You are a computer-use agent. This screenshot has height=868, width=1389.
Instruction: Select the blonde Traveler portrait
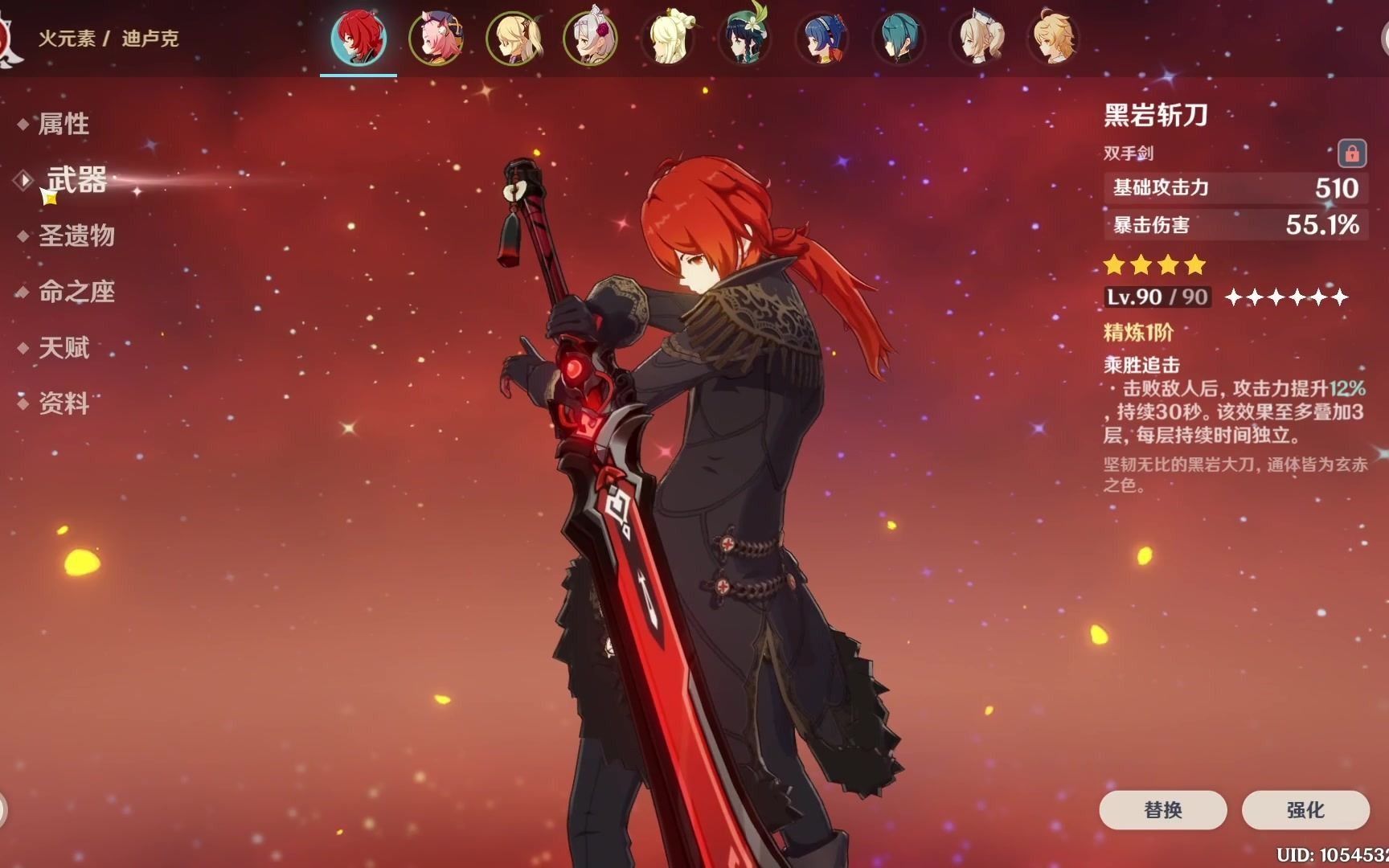pos(1054,38)
